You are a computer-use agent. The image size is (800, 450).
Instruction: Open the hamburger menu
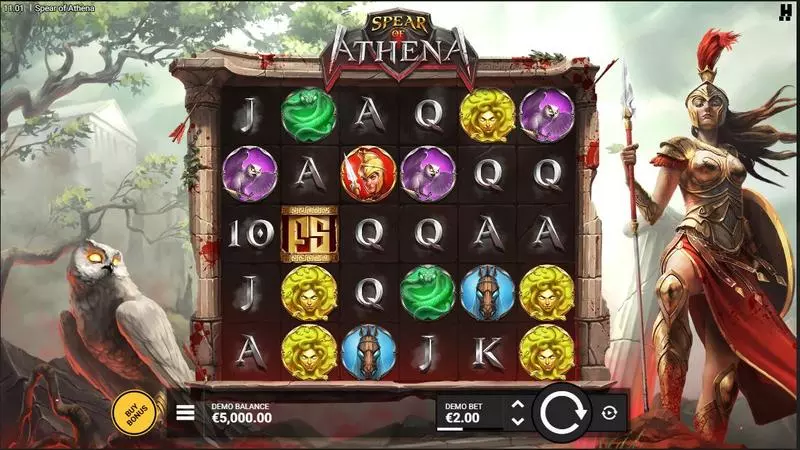[x=185, y=411]
